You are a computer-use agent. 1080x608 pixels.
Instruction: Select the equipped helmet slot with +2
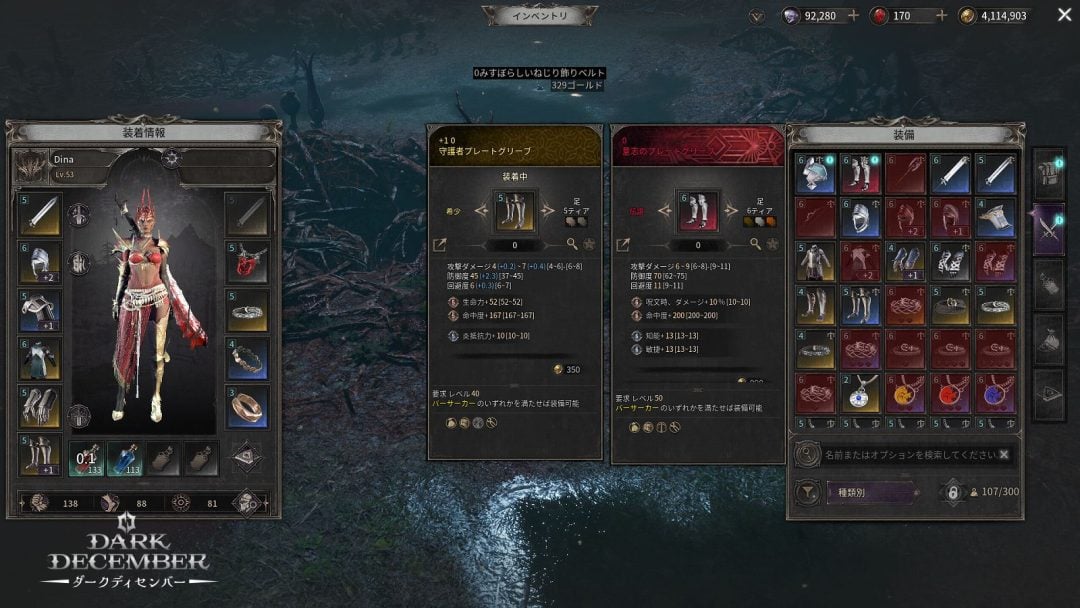(39, 263)
